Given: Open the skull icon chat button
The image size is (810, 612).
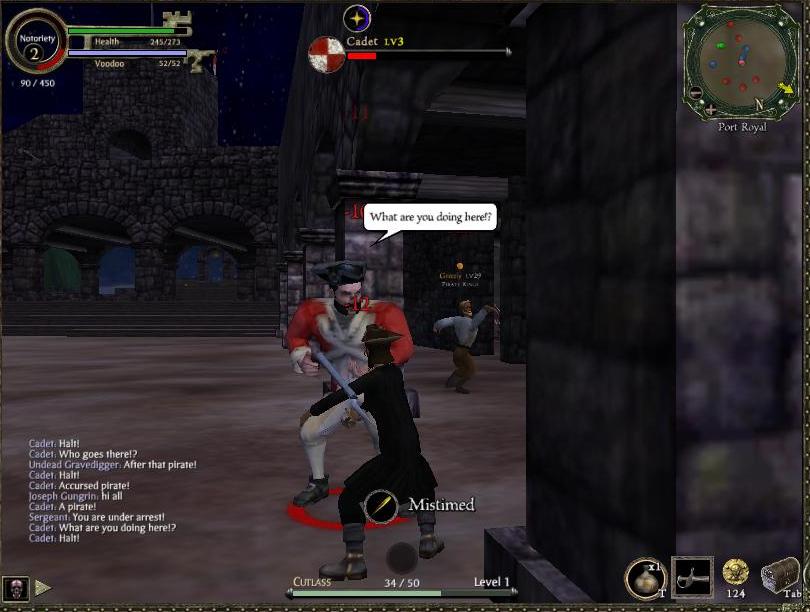Looking at the screenshot, I should pos(14,587).
